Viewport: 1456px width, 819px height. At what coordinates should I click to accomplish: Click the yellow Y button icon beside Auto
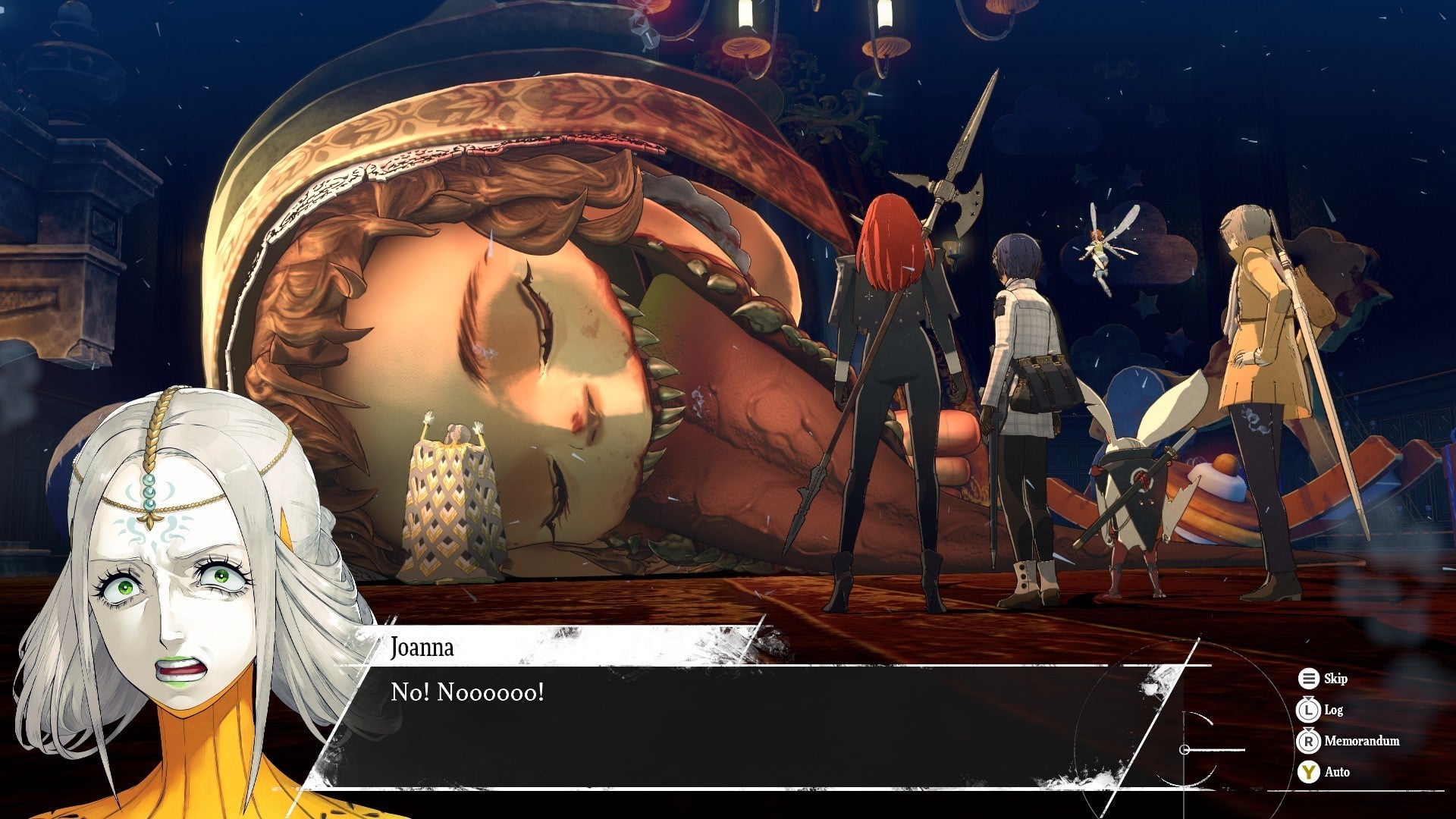(x=1309, y=772)
